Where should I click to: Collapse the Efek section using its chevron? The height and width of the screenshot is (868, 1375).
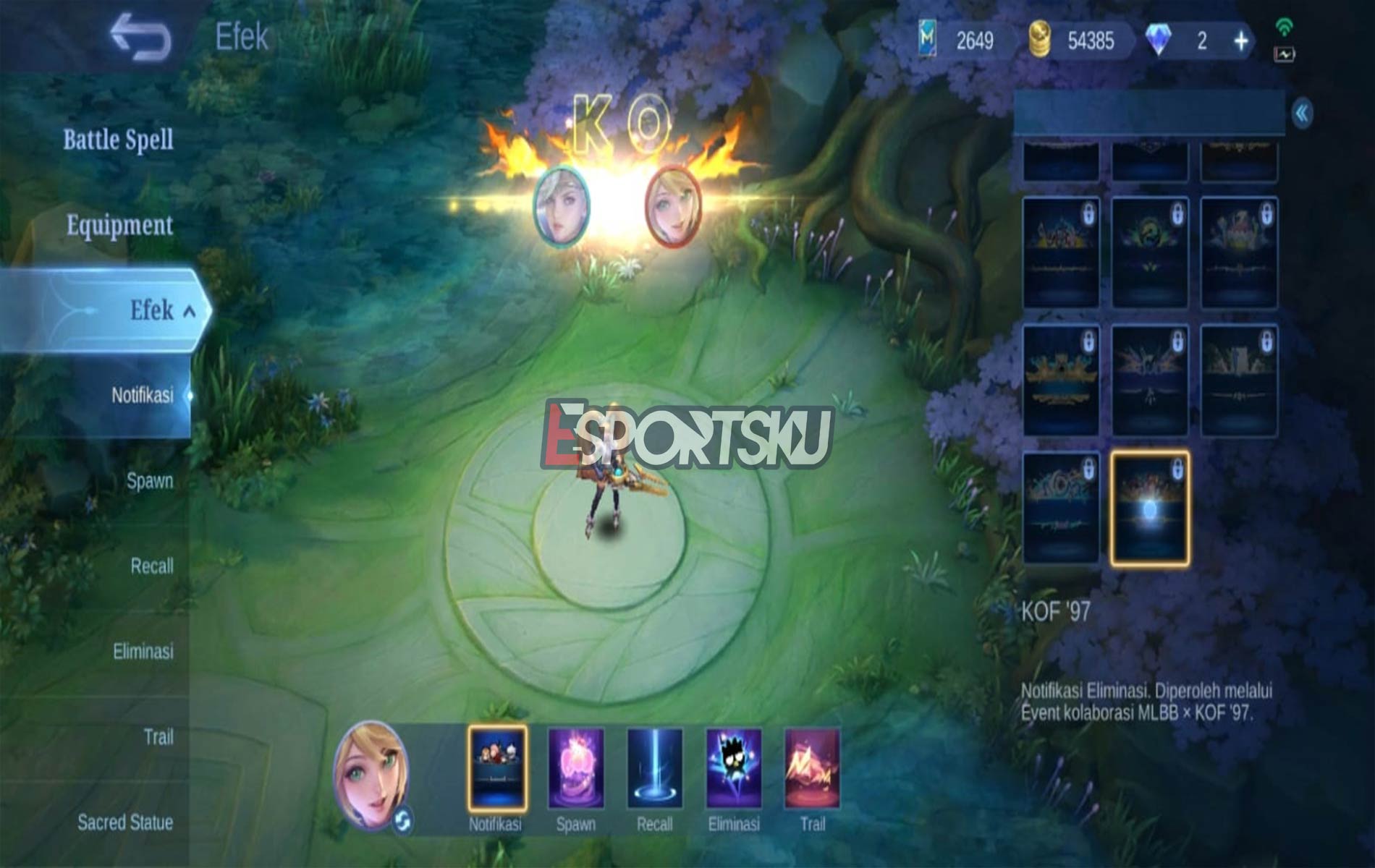click(190, 310)
